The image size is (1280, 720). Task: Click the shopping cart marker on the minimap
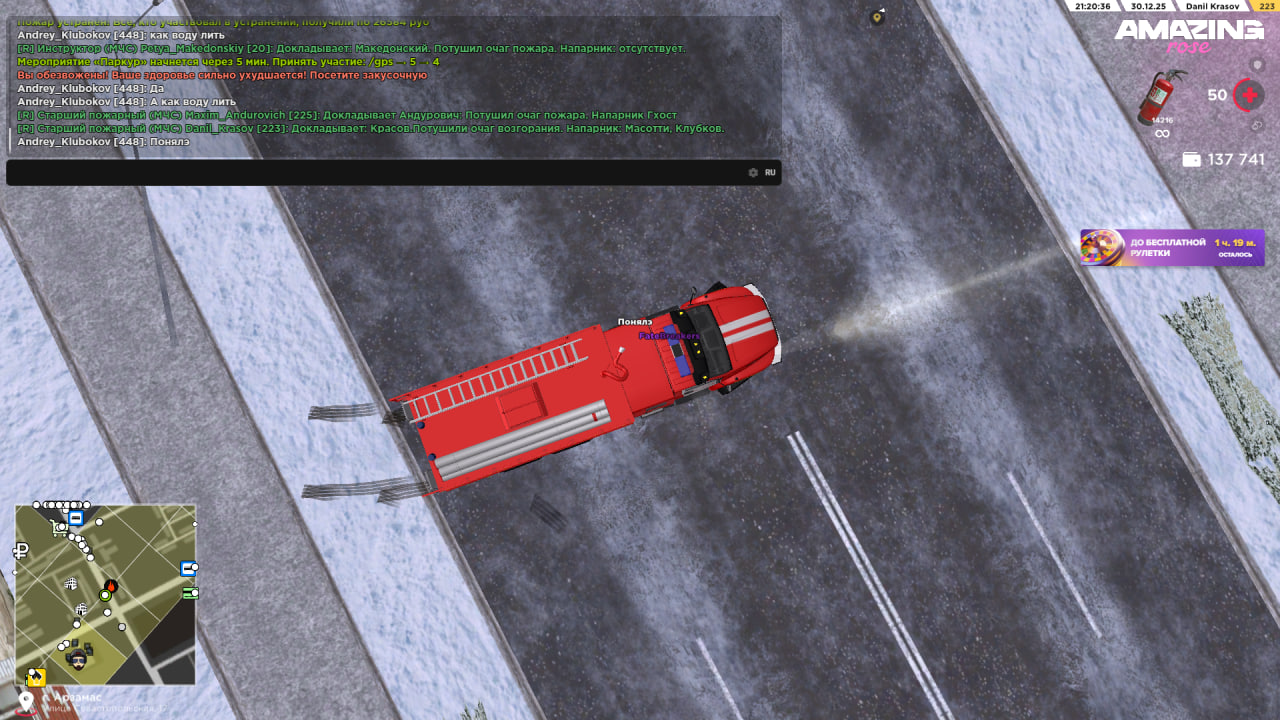70,583
